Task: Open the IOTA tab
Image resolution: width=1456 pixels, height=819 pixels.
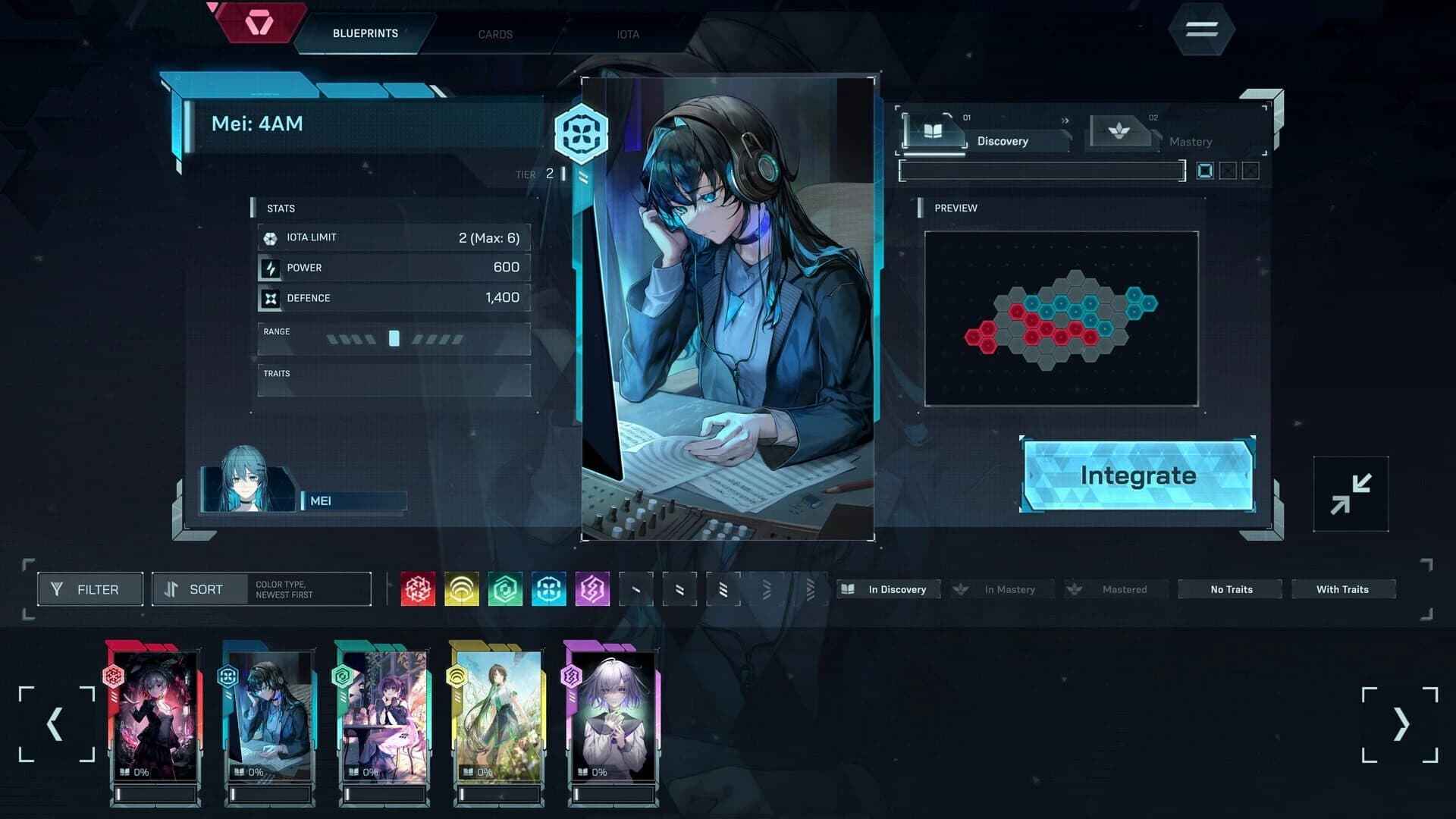Action: [x=626, y=34]
